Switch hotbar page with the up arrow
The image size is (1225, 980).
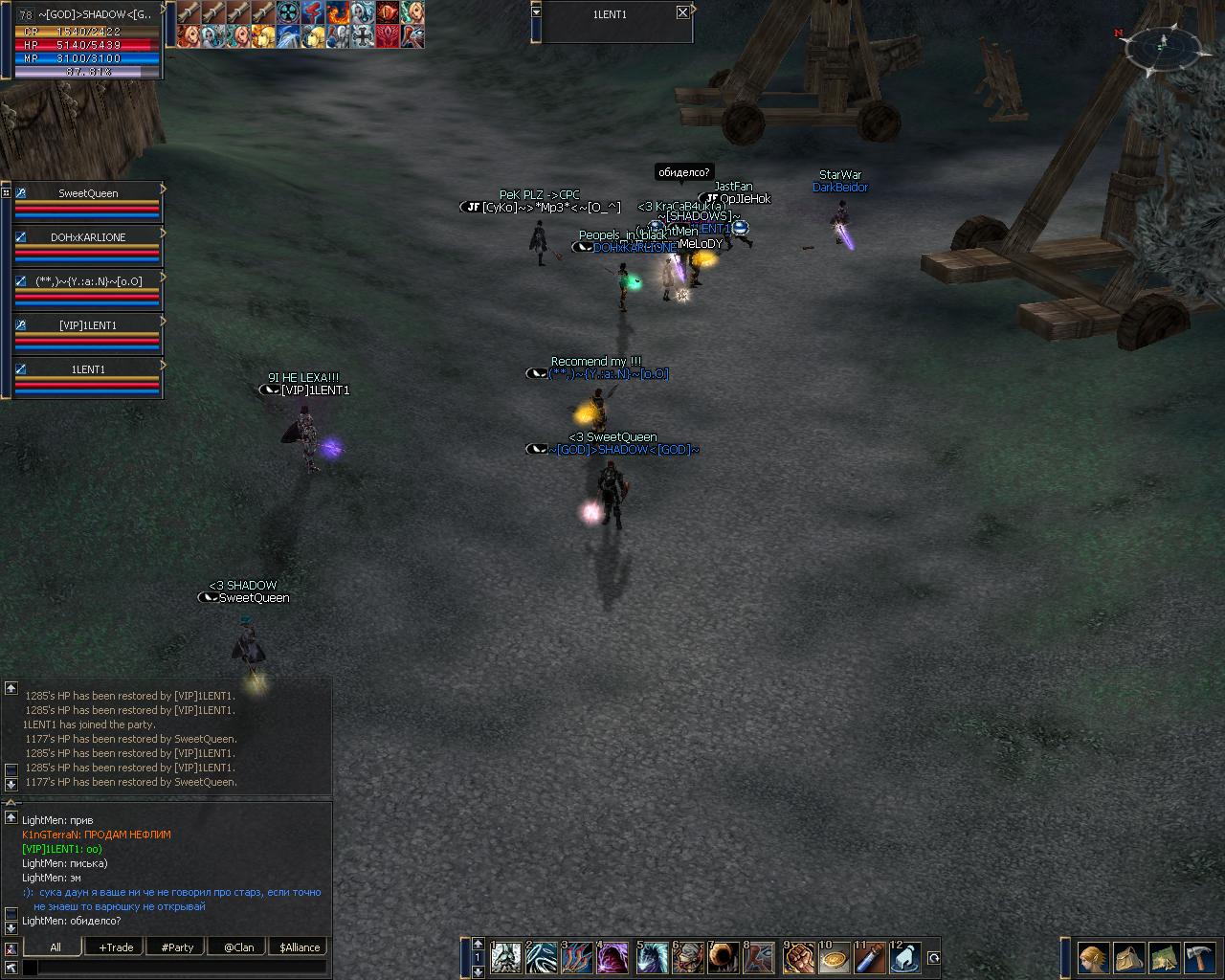tap(478, 945)
